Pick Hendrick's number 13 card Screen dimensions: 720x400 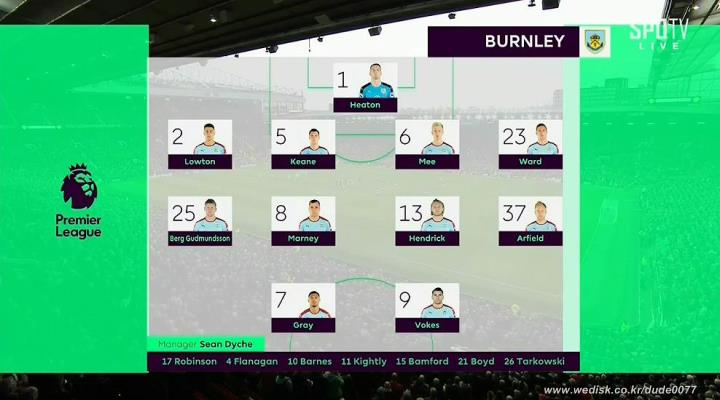(x=428, y=221)
